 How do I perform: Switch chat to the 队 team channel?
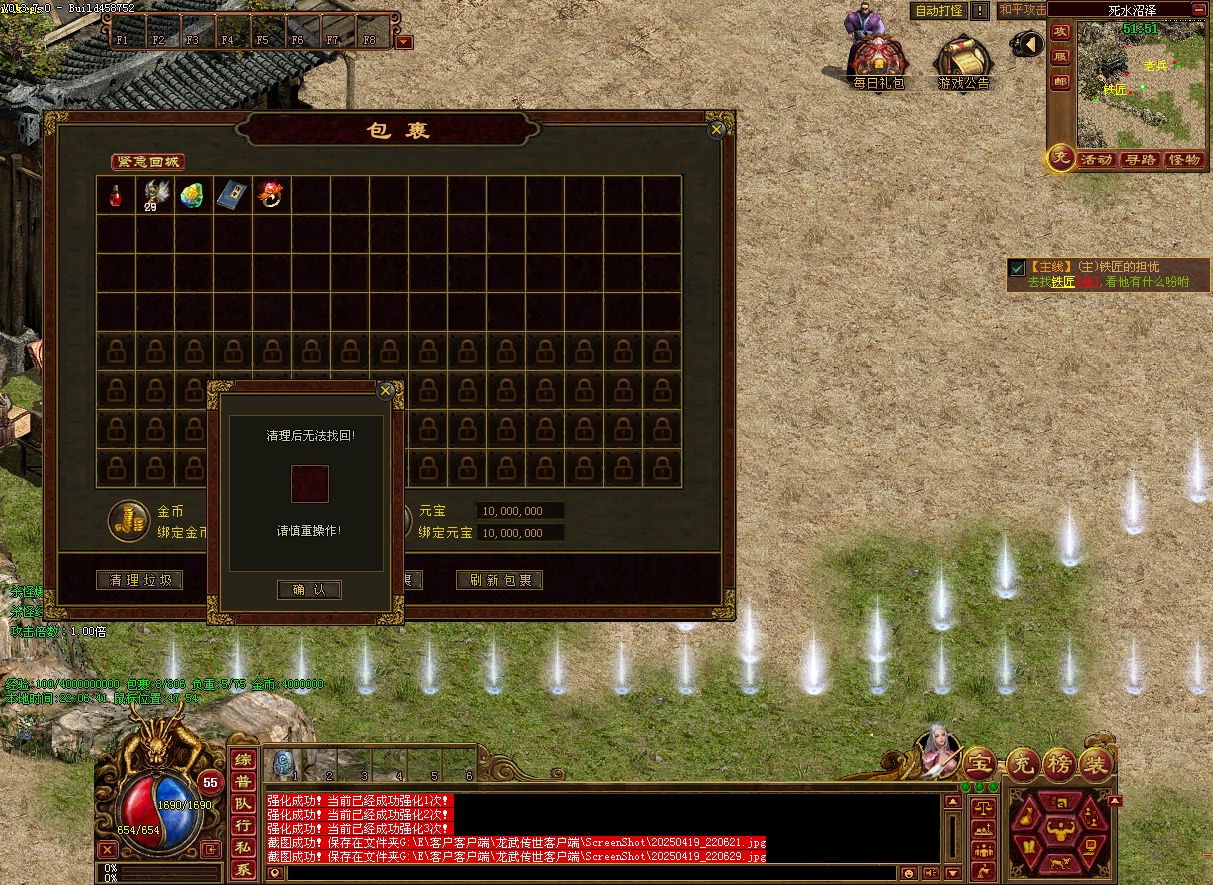(243, 804)
